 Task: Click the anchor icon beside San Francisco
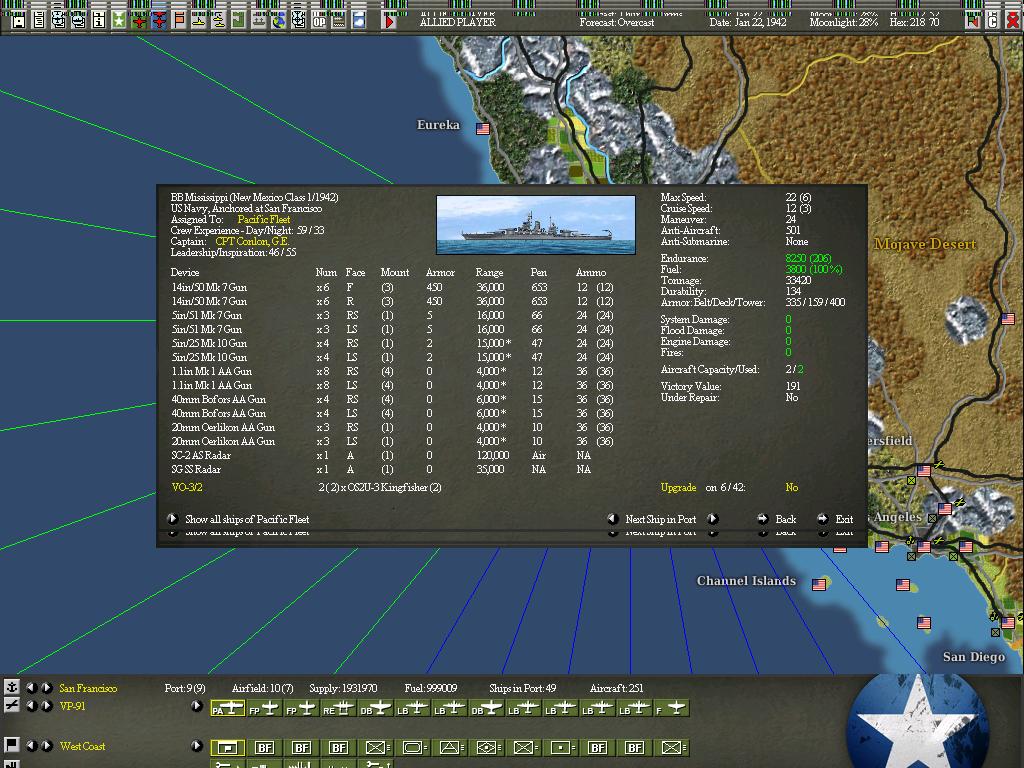(x=11, y=687)
